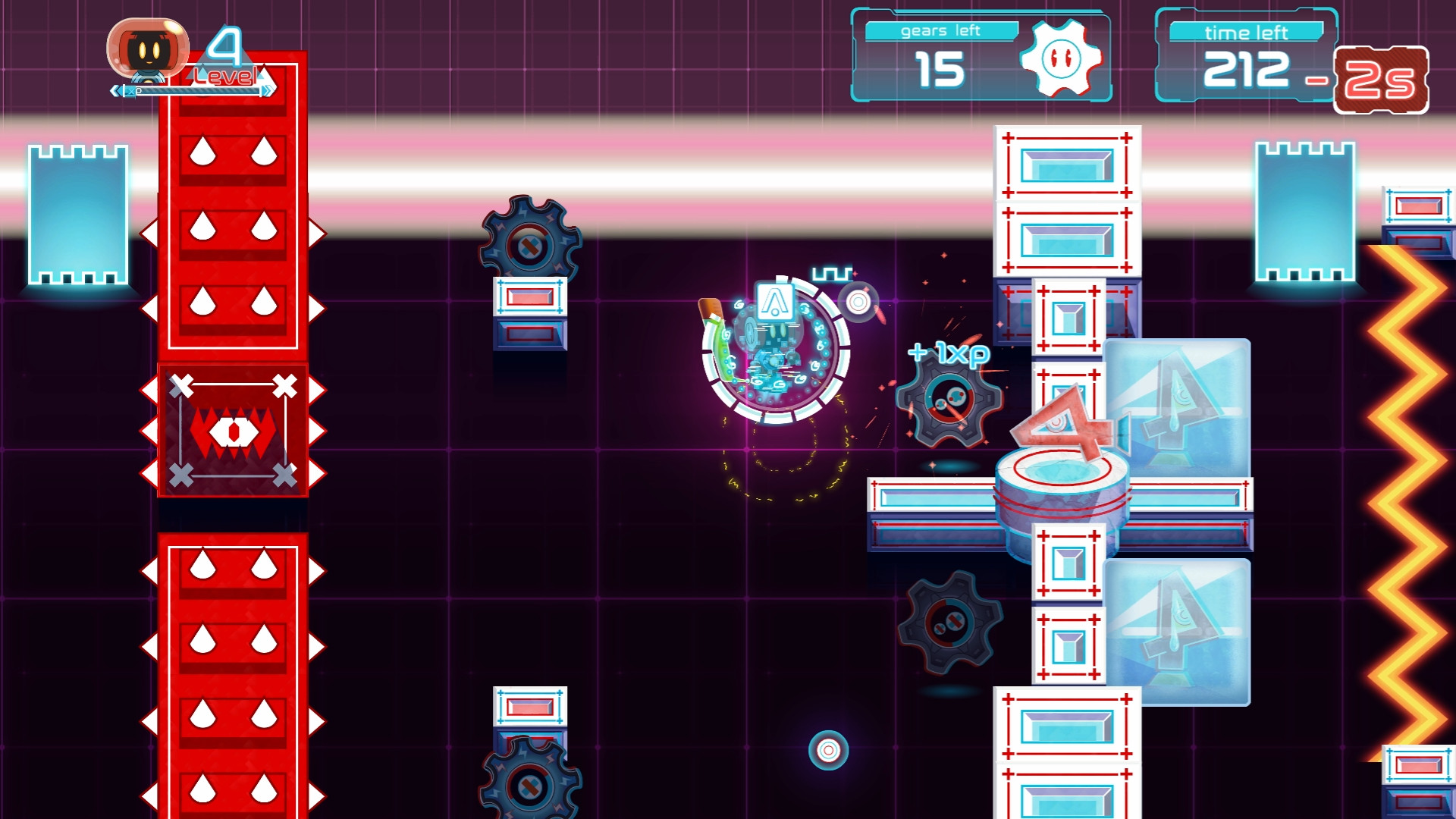
Task: Click the gear with magnet icon above the platform
Action: click(x=532, y=243)
